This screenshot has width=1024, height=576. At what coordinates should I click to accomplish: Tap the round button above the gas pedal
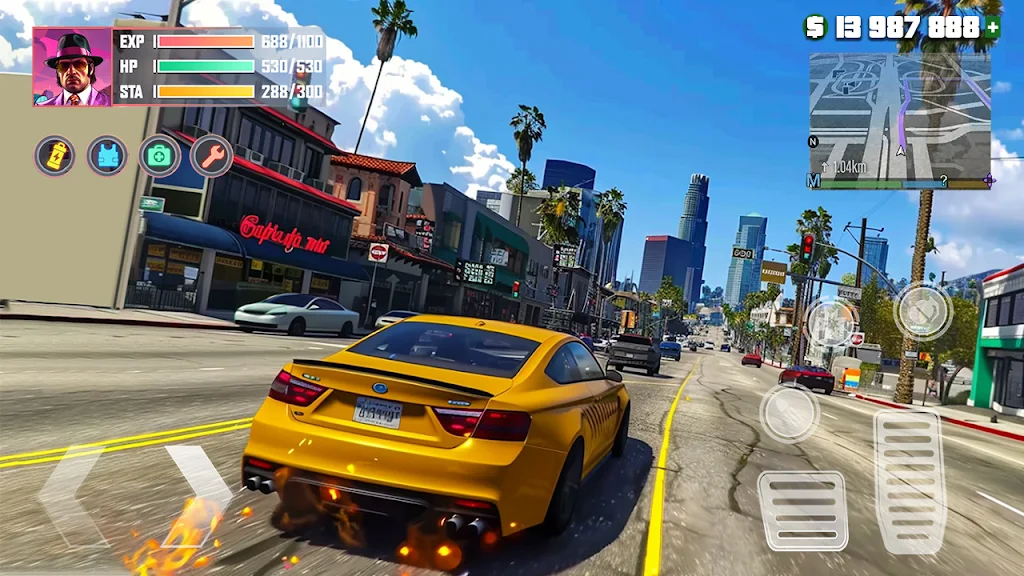(x=922, y=311)
